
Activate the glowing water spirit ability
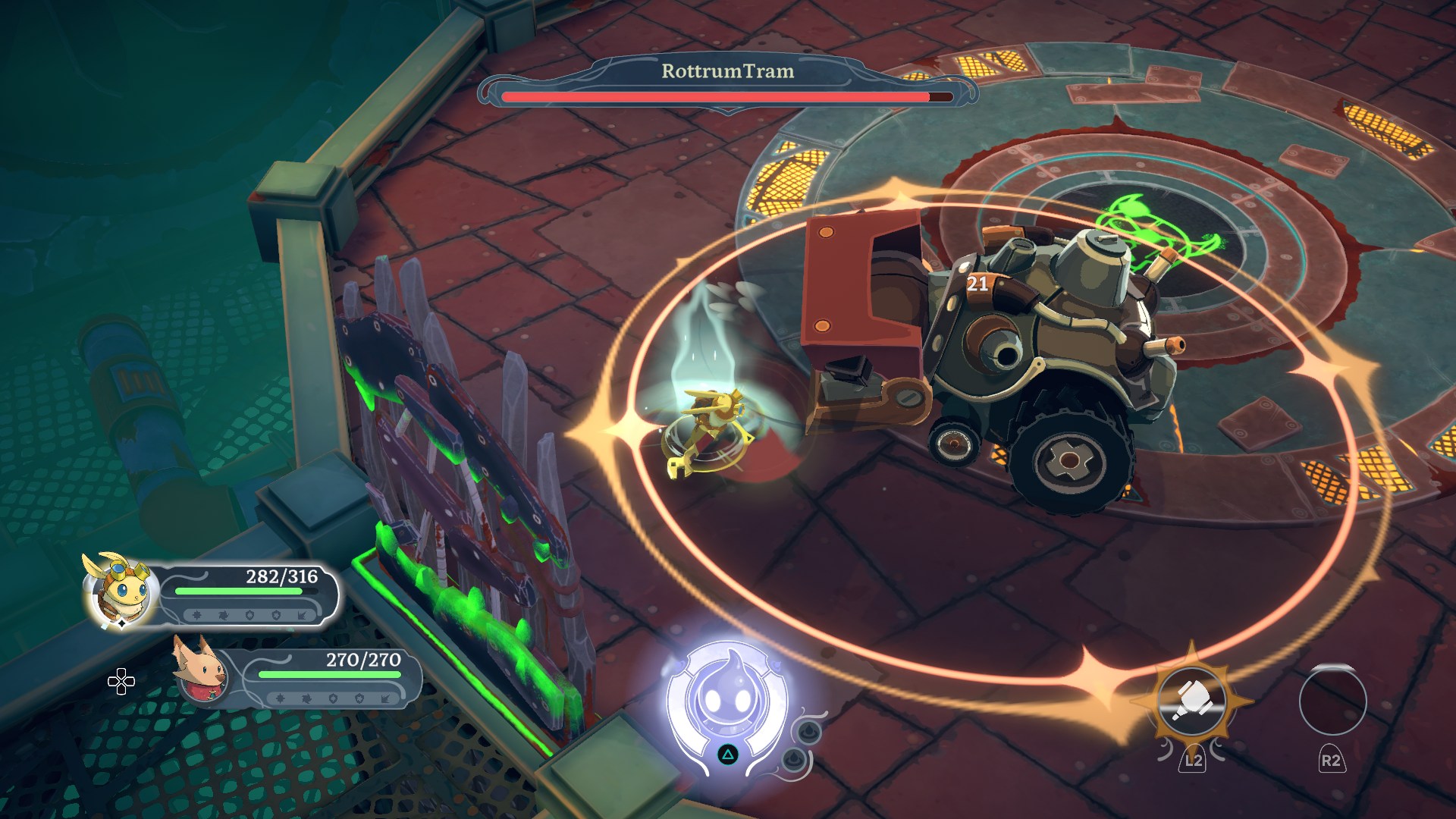click(726, 701)
